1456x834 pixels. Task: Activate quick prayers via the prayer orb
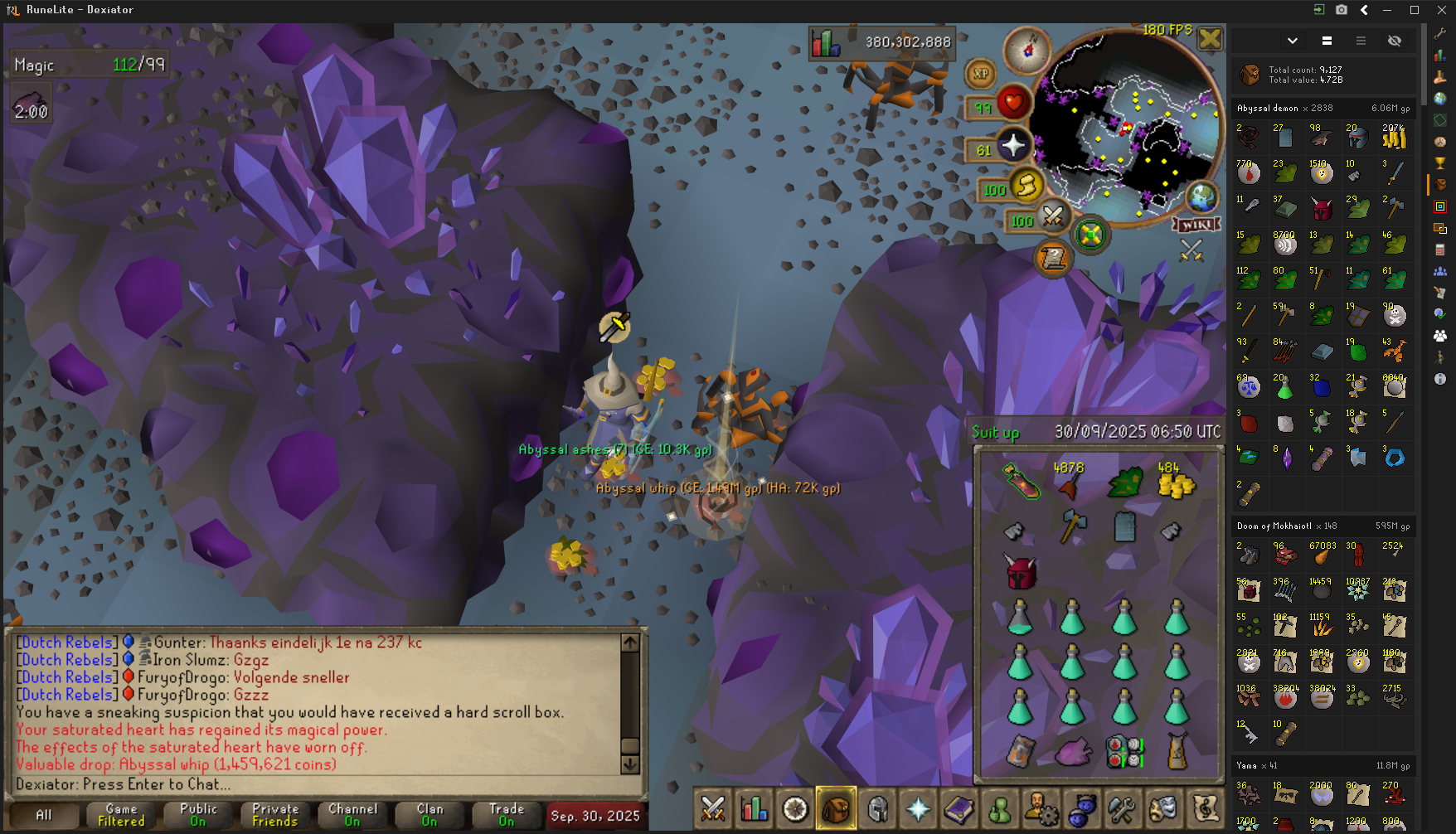1012,147
